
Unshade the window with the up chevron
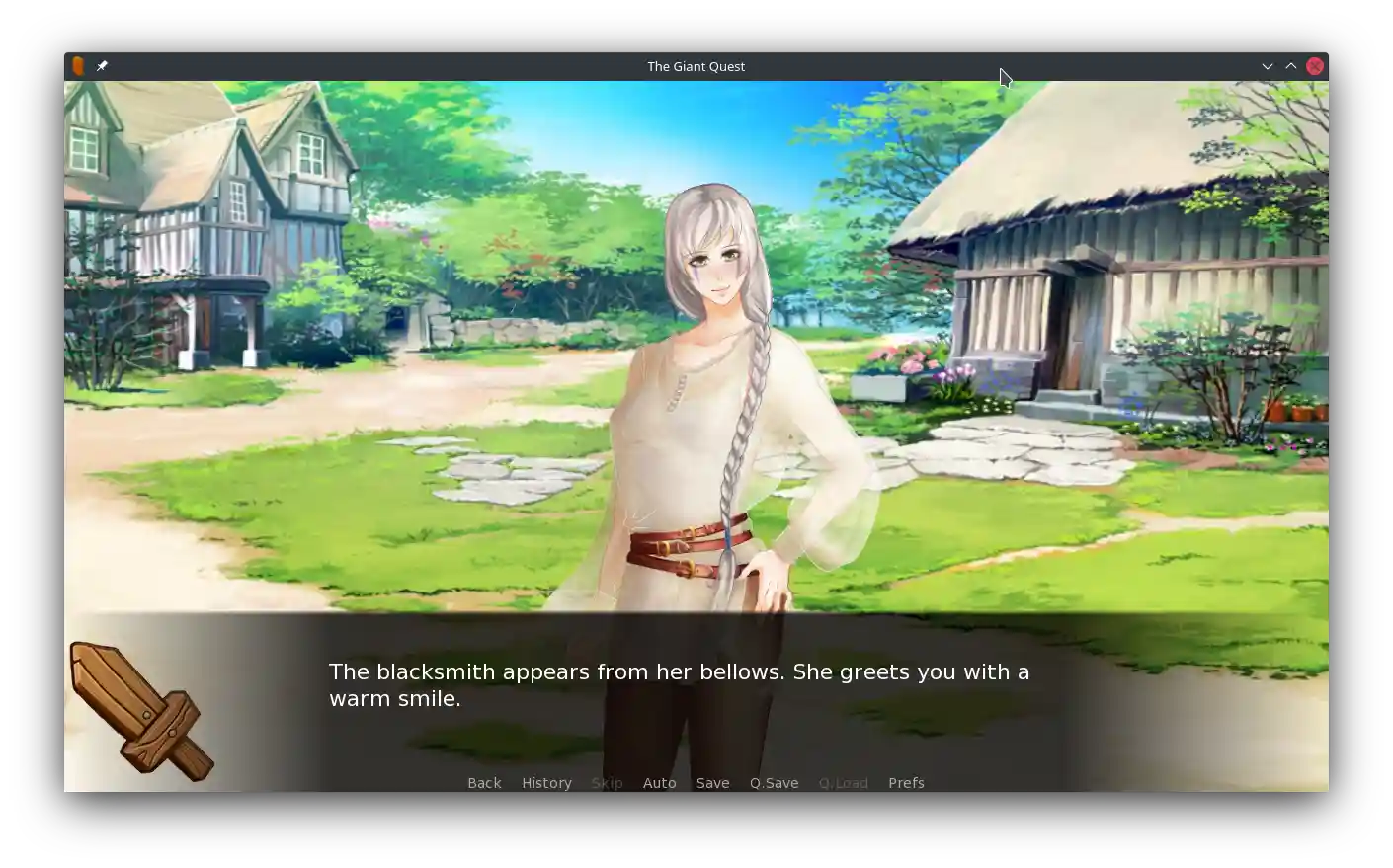[1291, 66]
